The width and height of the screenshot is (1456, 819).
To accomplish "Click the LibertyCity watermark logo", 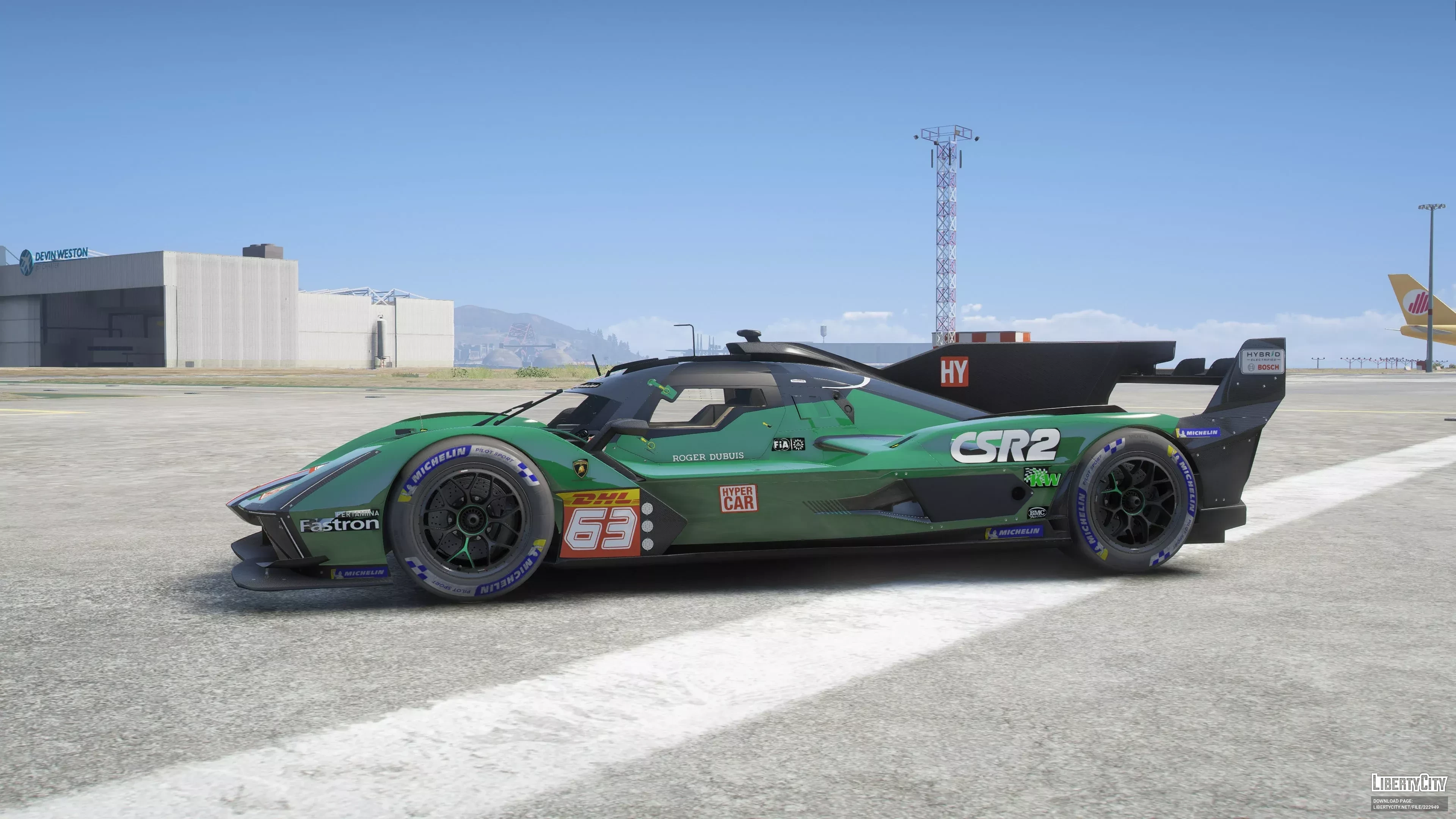I will (x=1409, y=783).
